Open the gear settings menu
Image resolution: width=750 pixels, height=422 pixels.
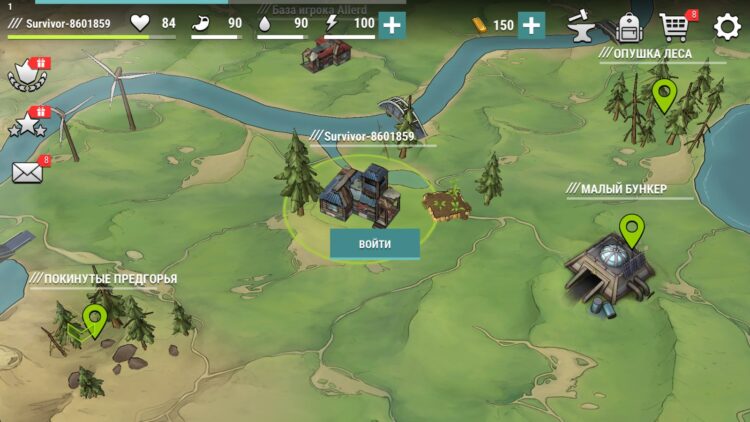pyautogui.click(x=726, y=26)
